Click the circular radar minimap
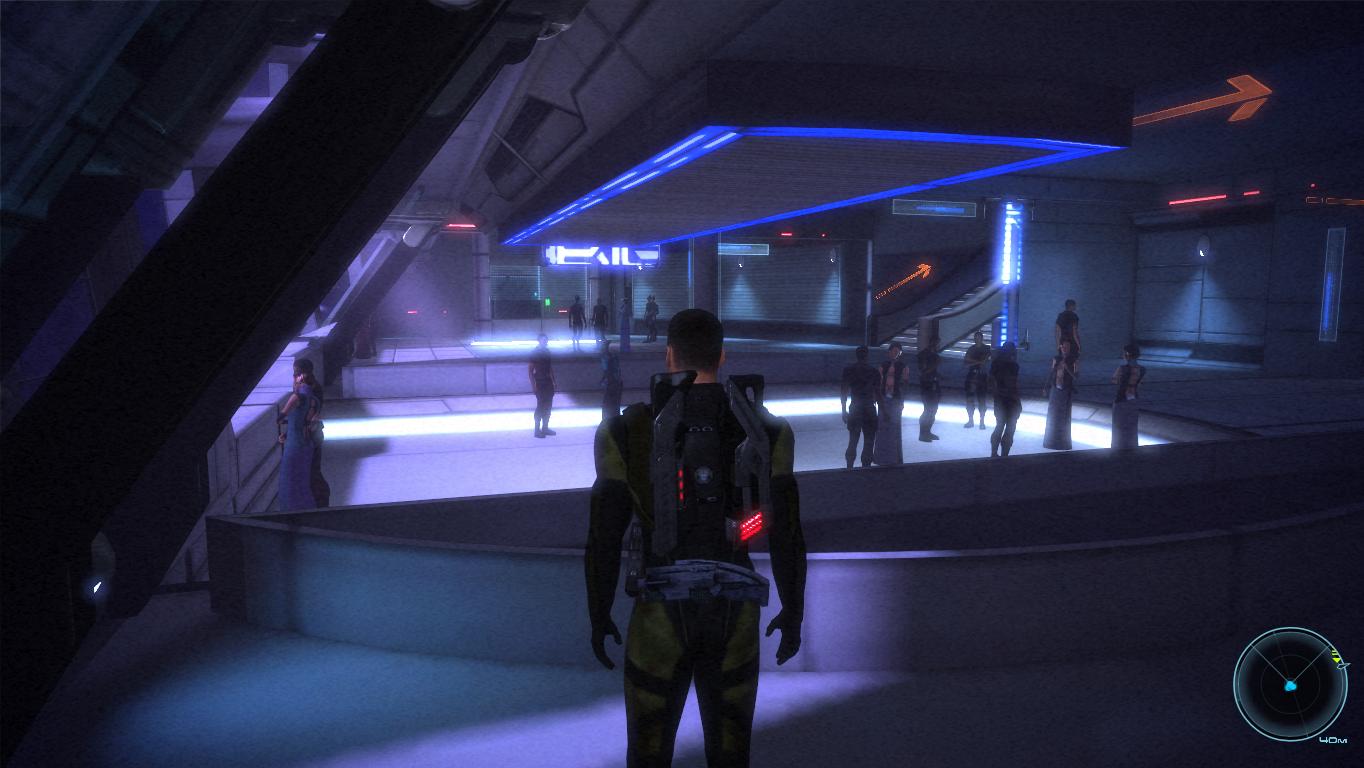The height and width of the screenshot is (768, 1364). click(x=1290, y=684)
